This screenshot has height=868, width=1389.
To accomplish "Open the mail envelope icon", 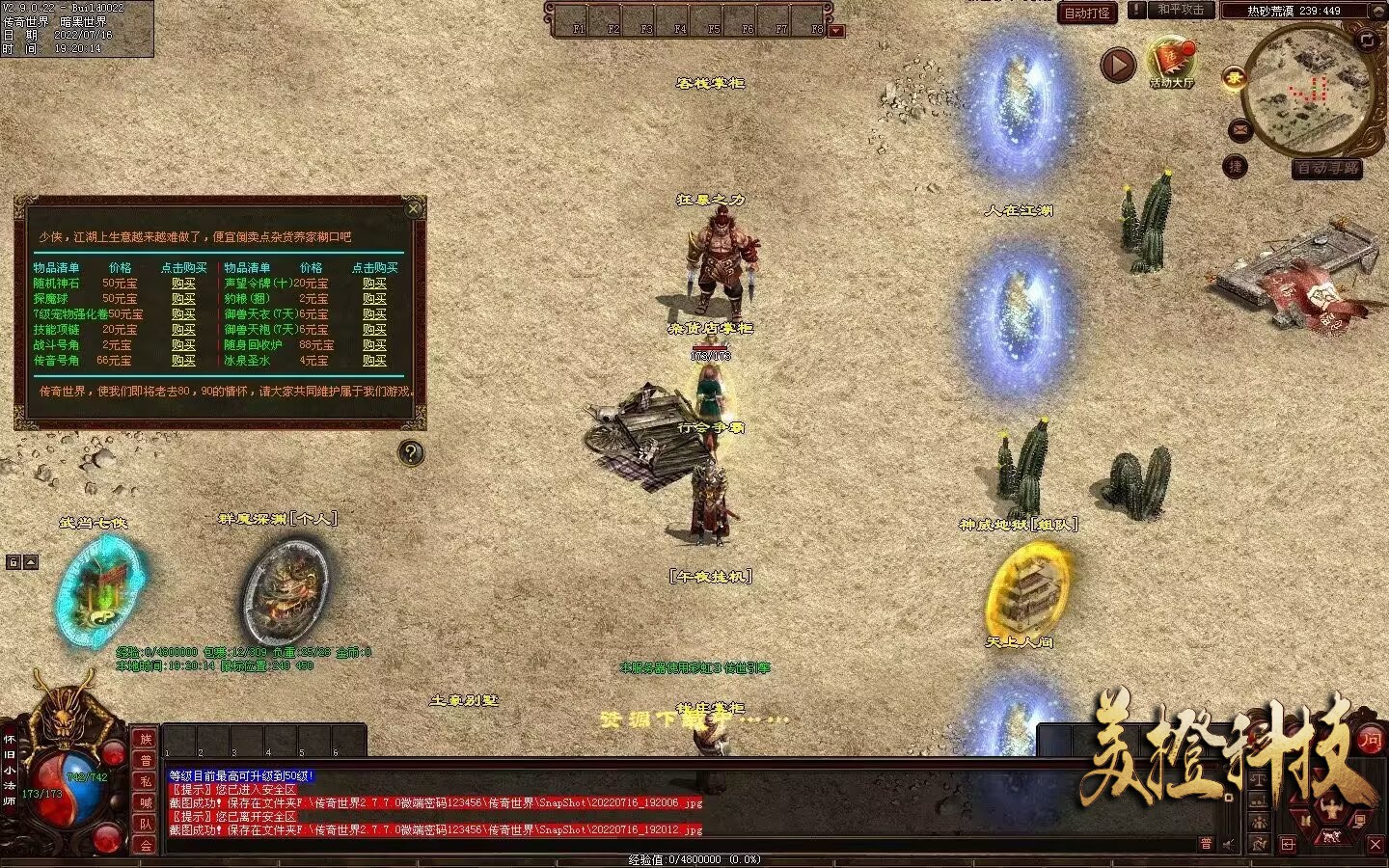I will 1240,129.
